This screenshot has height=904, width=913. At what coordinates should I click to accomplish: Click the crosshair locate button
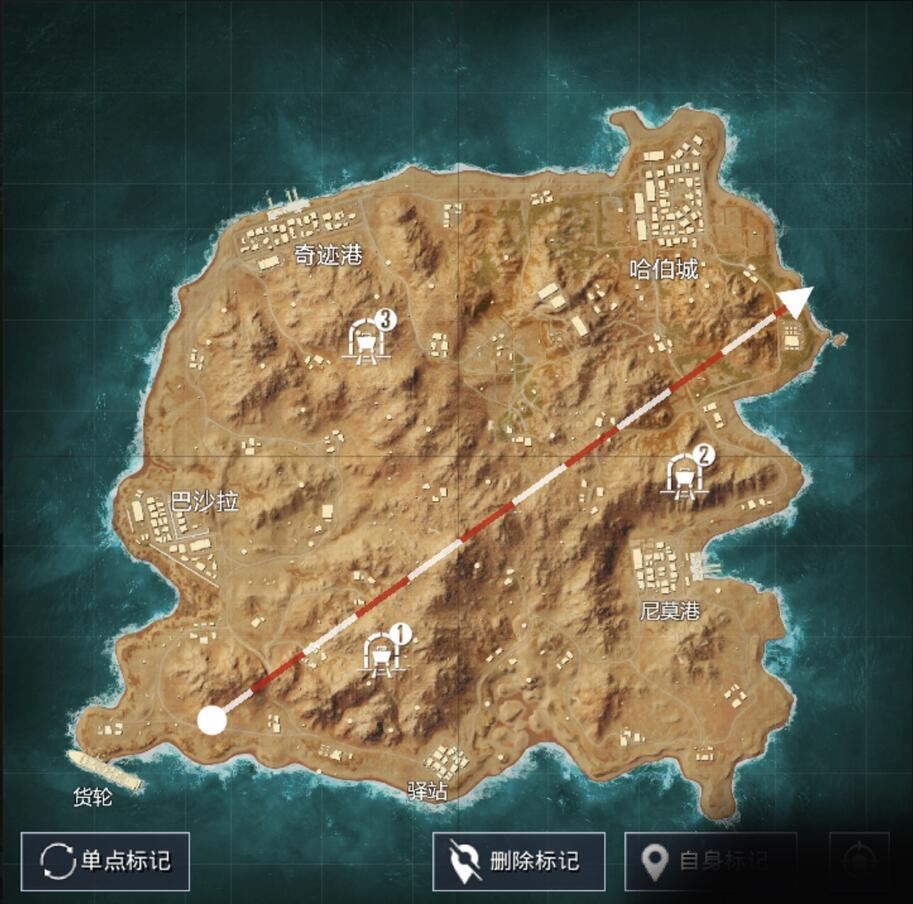(859, 861)
